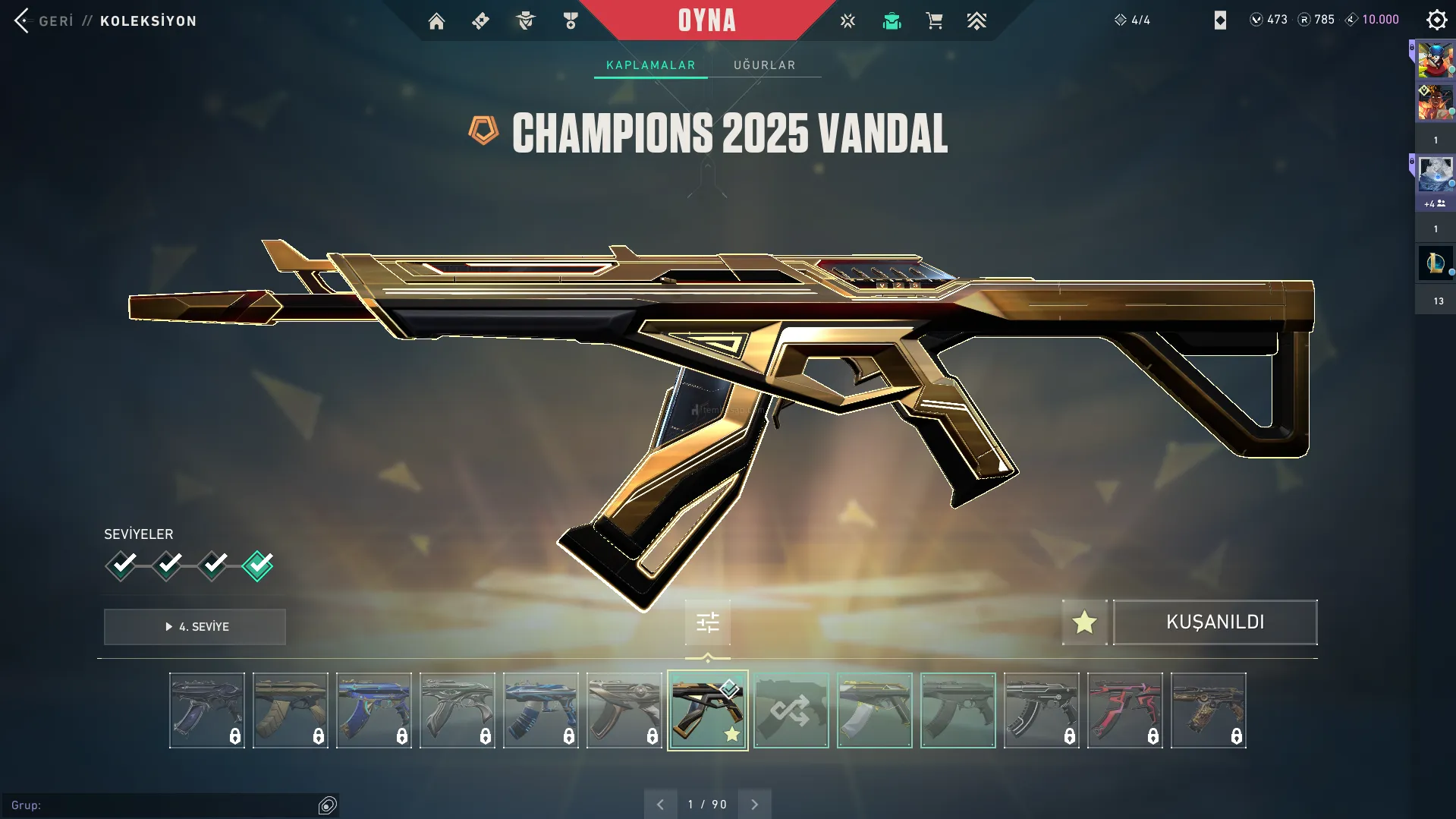This screenshot has width=1456, height=819.
Task: Open the store shopping cart
Action: [x=934, y=21]
